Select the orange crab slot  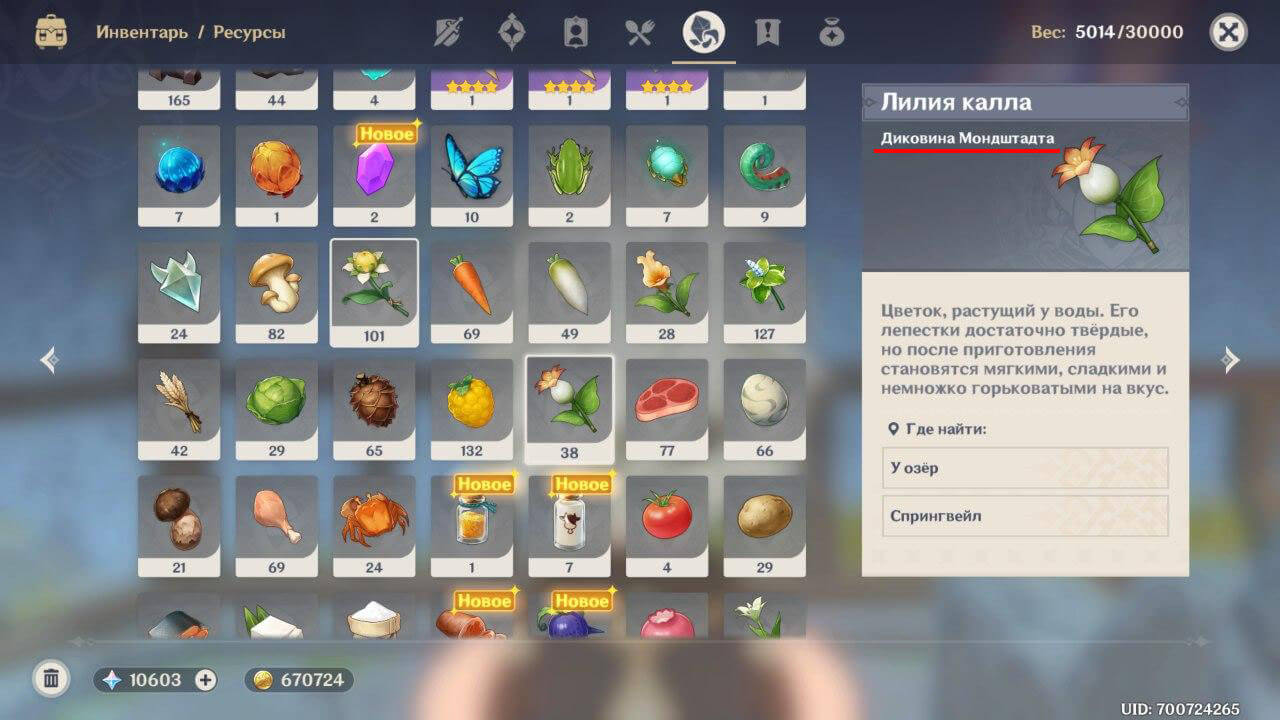point(374,525)
